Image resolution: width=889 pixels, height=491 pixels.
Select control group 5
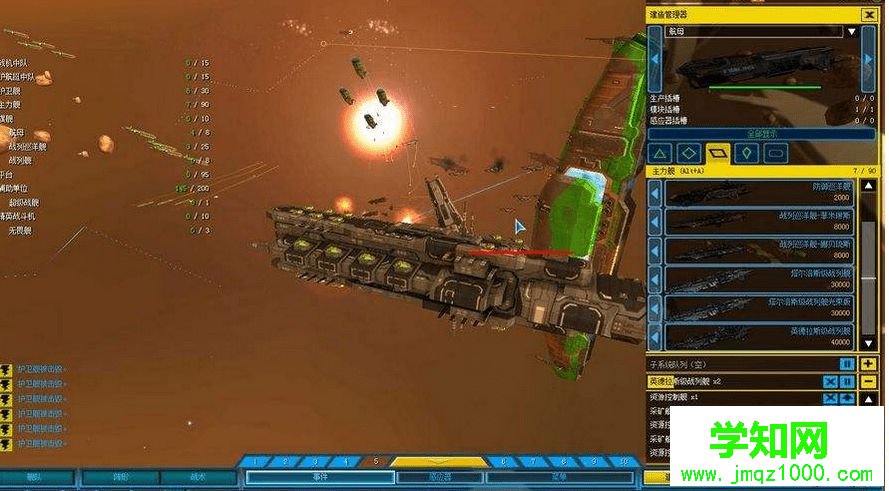[375, 462]
